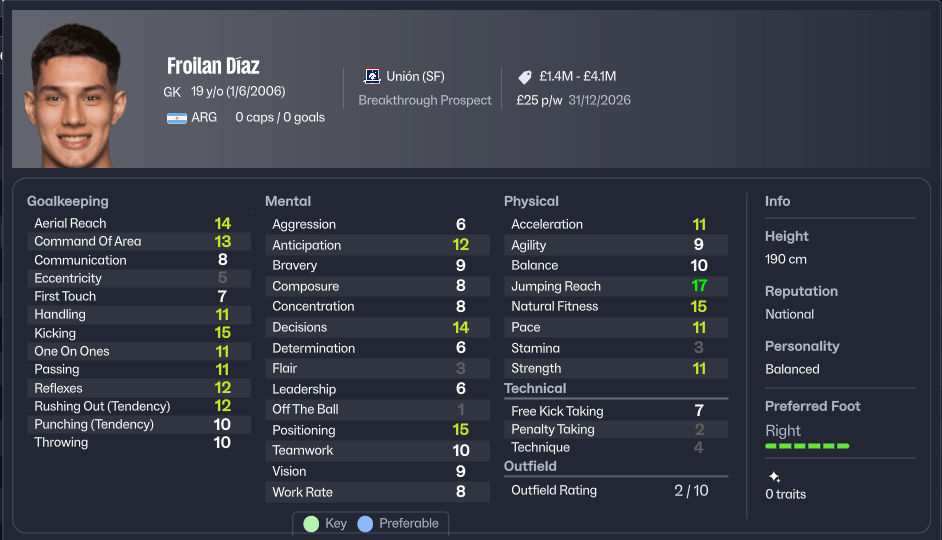Click the transfer value price tag icon
The width and height of the screenshot is (942, 540).
click(525, 77)
